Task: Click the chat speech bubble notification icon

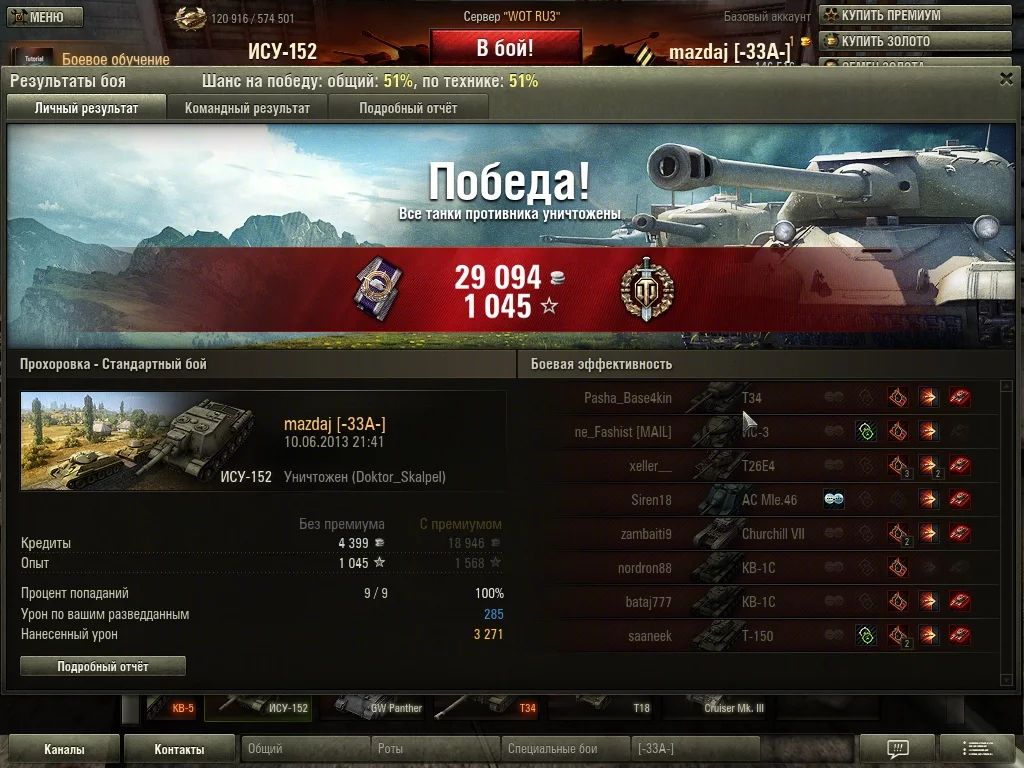Action: [897, 749]
